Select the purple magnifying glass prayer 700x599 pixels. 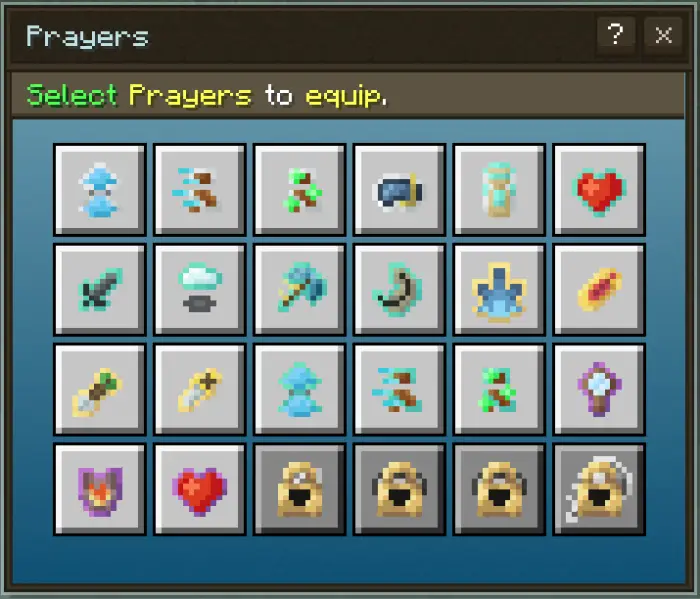pyautogui.click(x=599, y=390)
